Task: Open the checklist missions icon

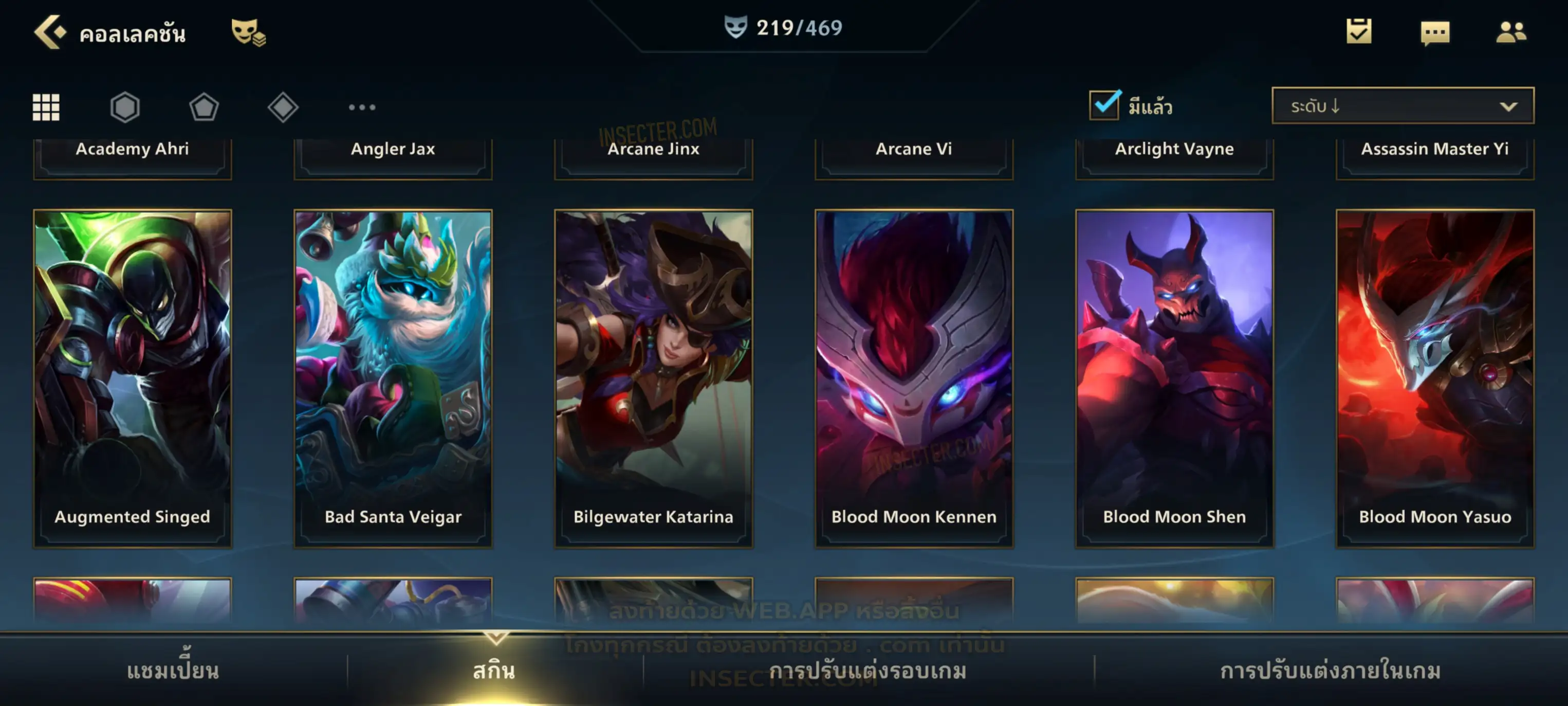Action: pyautogui.click(x=1359, y=32)
